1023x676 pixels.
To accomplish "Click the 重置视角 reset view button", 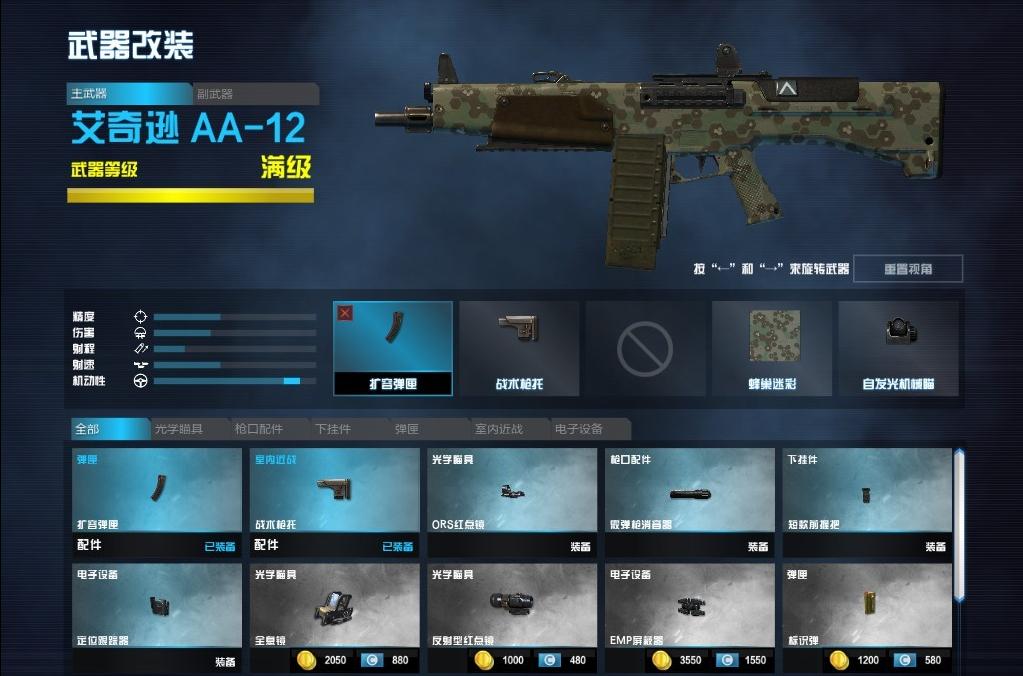I will click(x=908, y=269).
